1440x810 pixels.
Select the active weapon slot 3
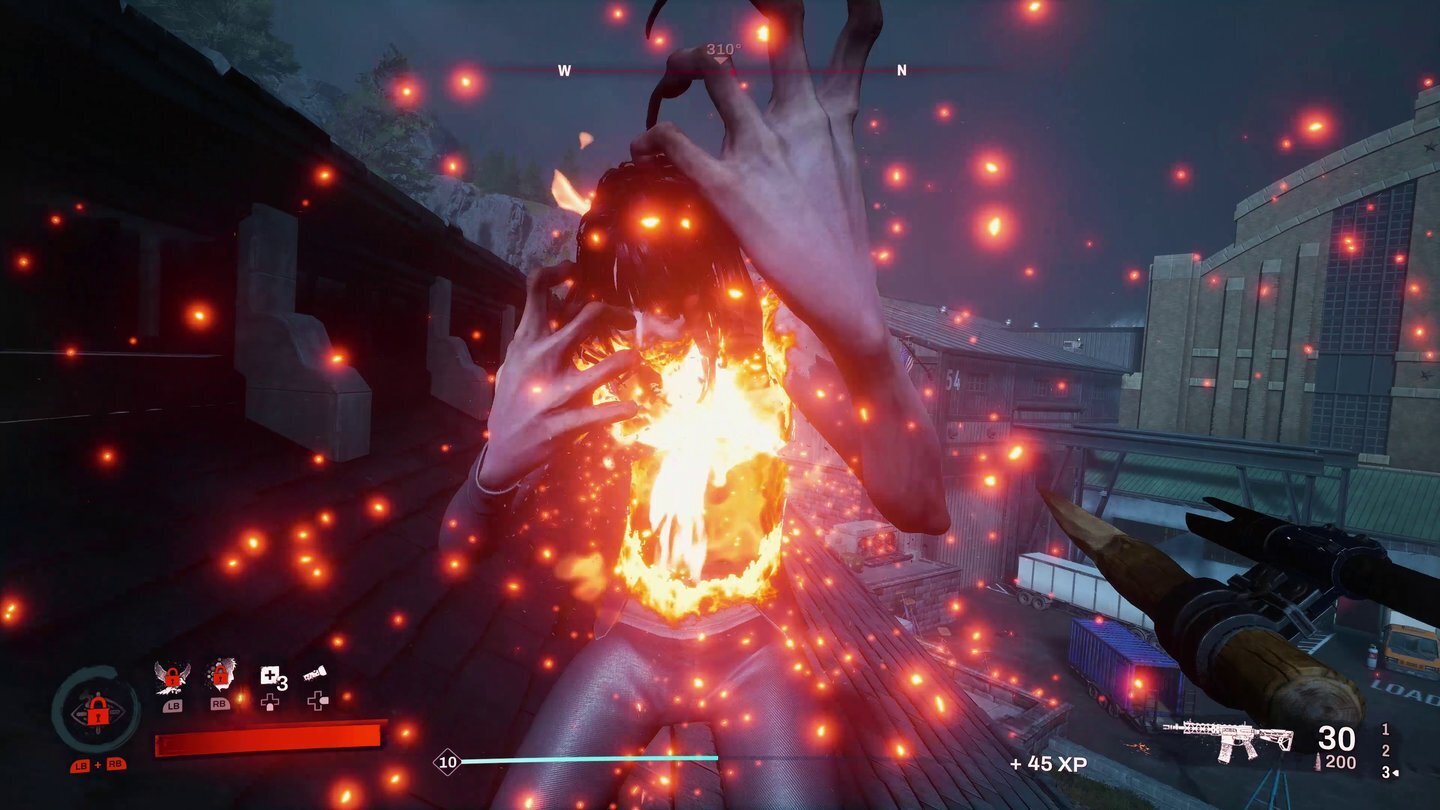point(1386,772)
